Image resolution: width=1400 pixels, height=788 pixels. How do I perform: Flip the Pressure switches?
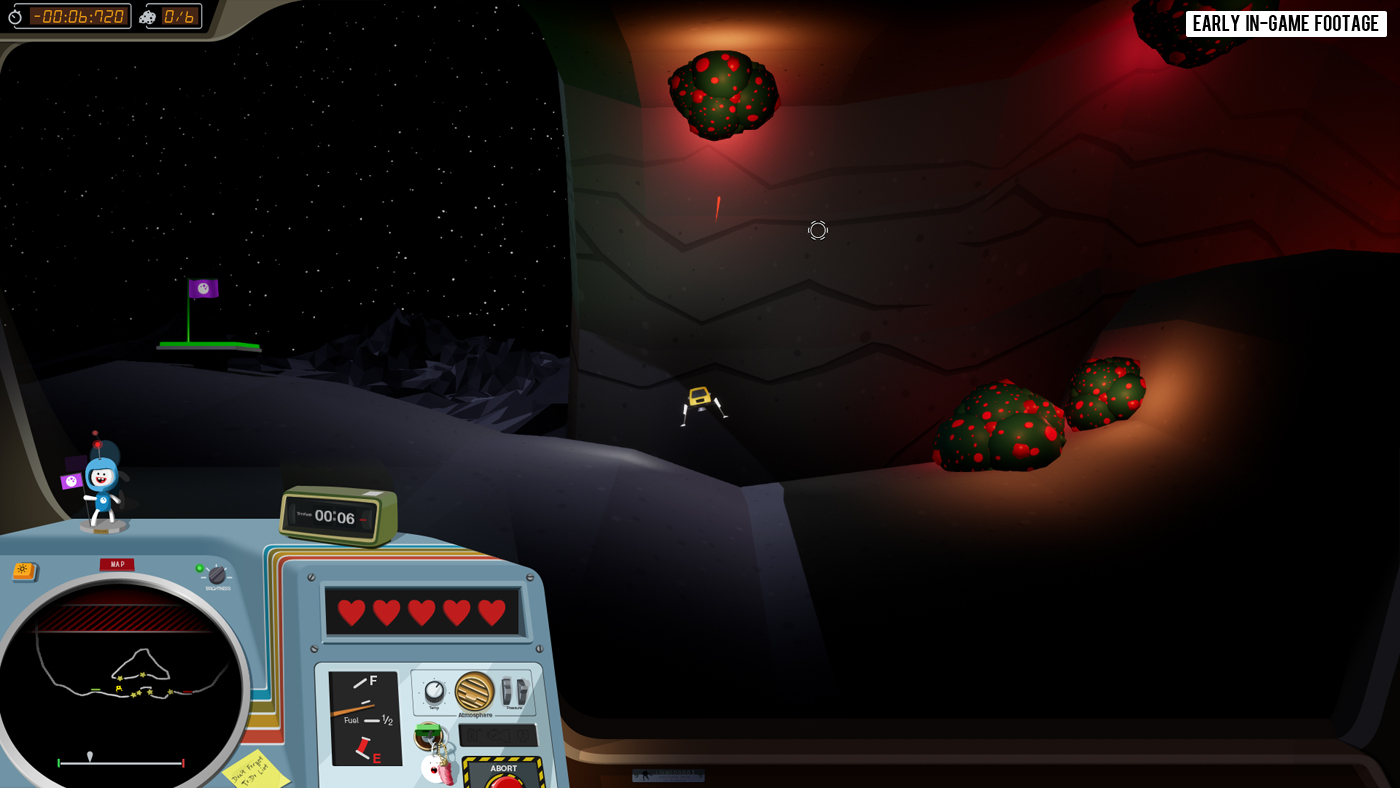click(514, 691)
